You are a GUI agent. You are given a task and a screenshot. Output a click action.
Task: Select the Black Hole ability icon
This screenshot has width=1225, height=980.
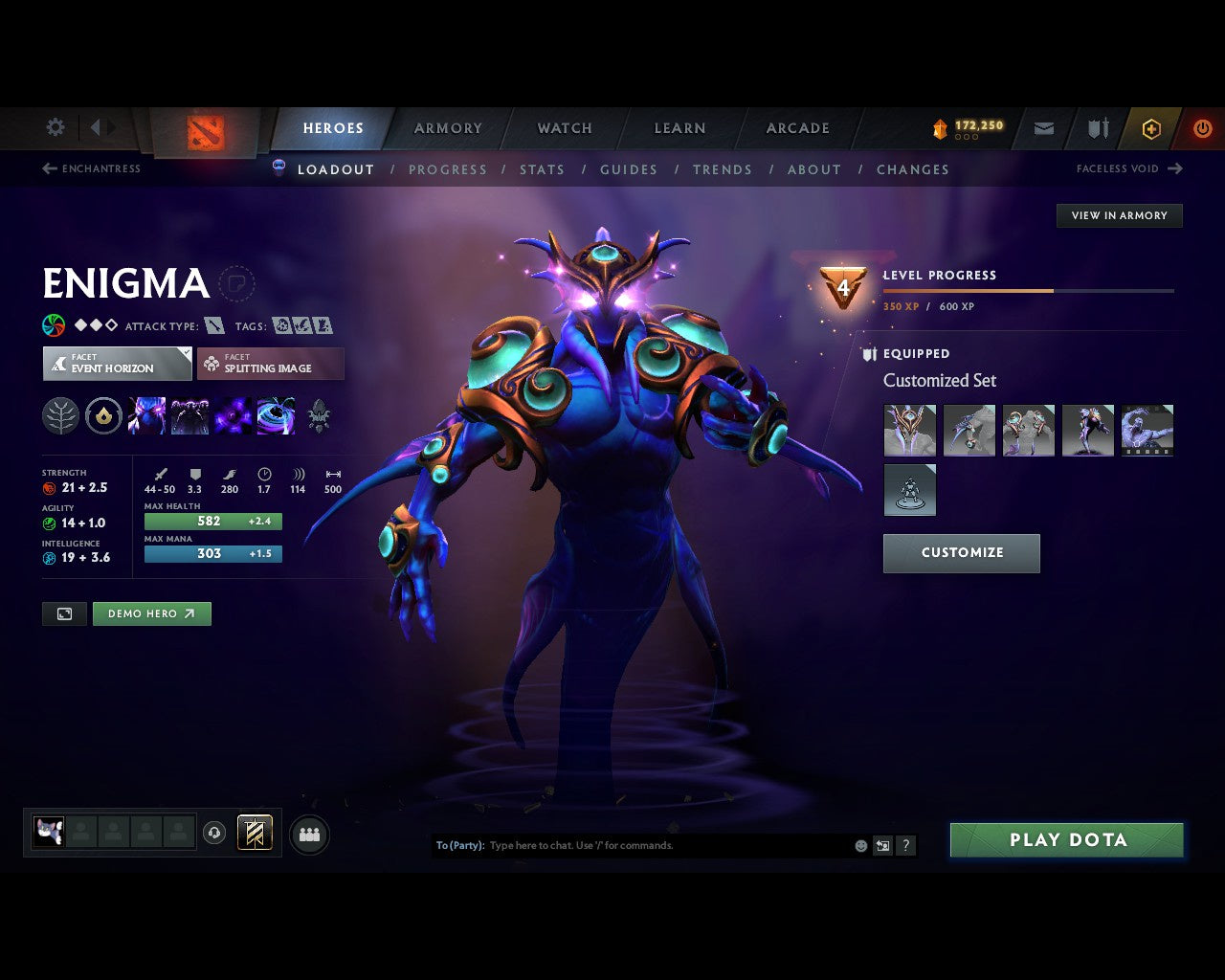(x=277, y=415)
